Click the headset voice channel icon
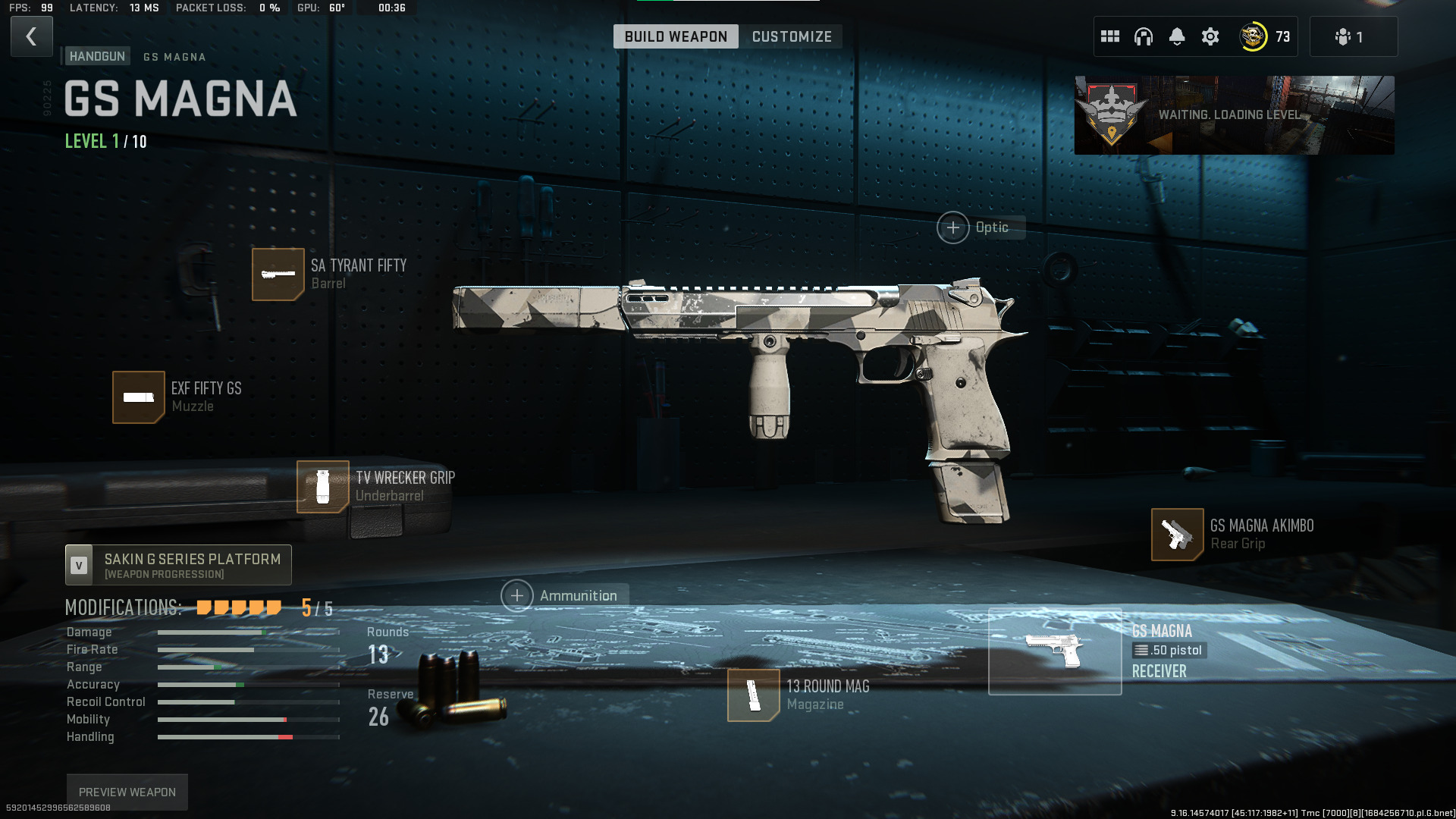 point(1144,36)
